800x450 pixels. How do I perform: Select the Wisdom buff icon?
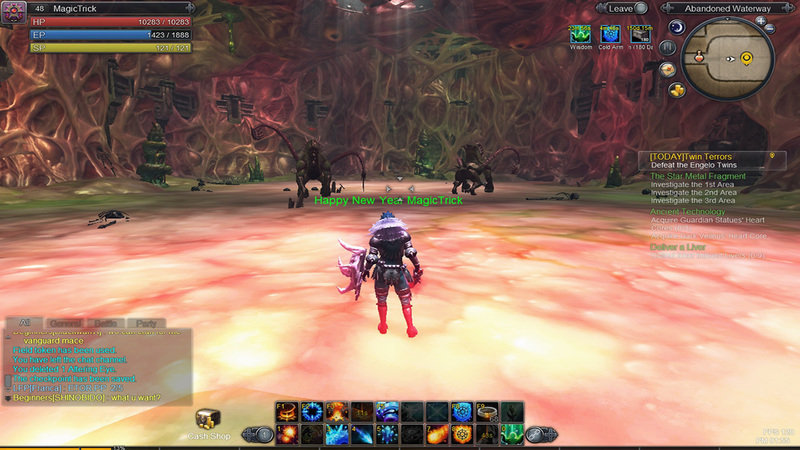point(580,35)
